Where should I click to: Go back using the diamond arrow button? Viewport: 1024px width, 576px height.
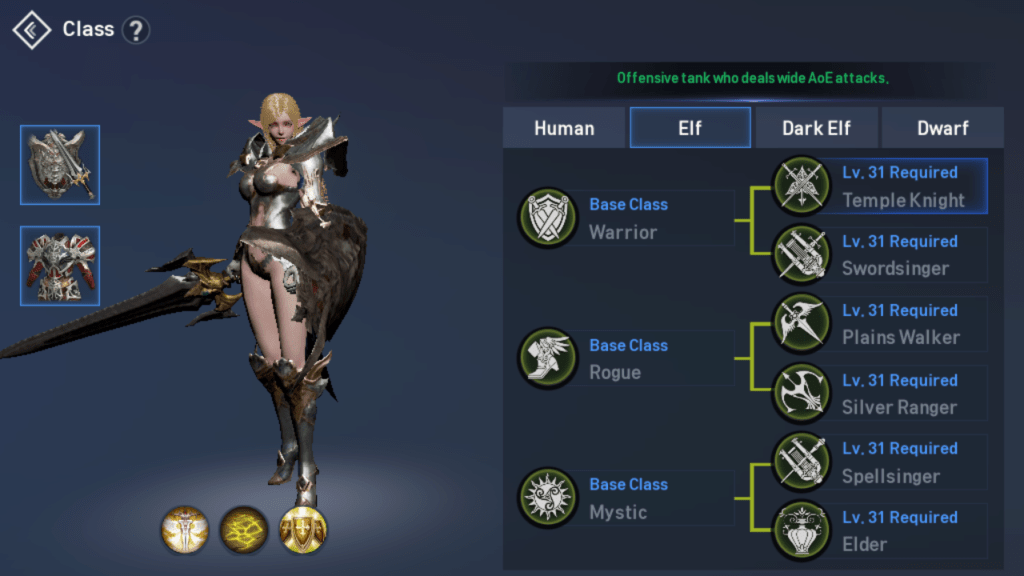(32, 30)
